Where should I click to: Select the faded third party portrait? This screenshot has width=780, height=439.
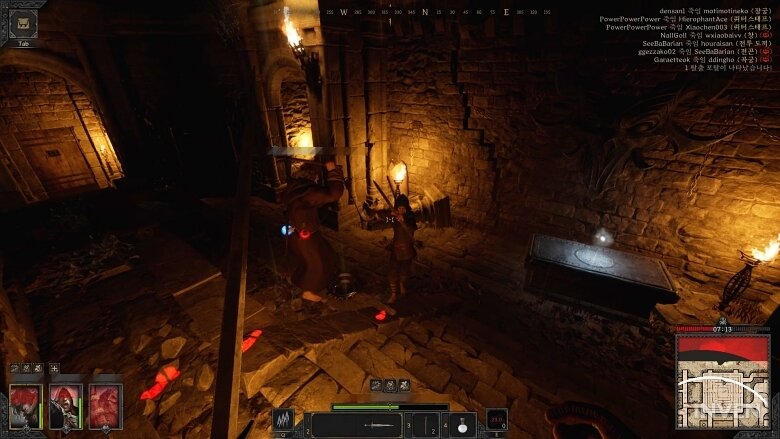[x=105, y=405]
